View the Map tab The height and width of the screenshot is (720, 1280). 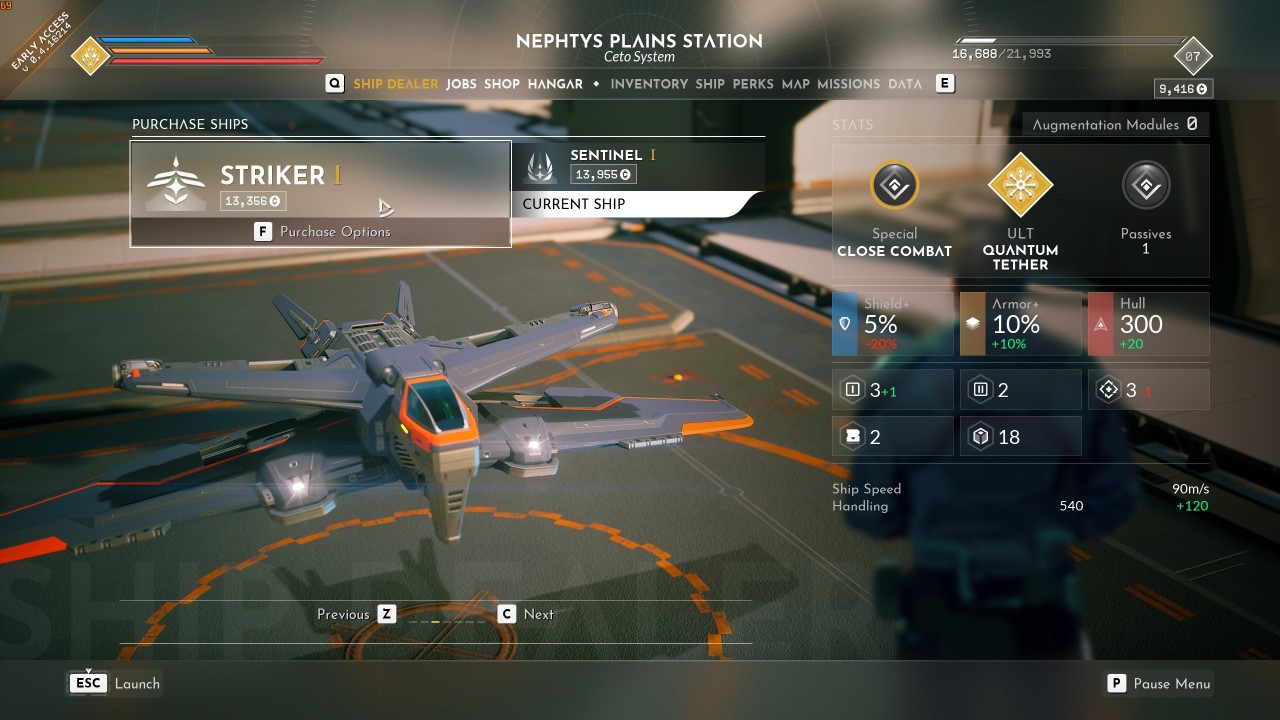(796, 84)
